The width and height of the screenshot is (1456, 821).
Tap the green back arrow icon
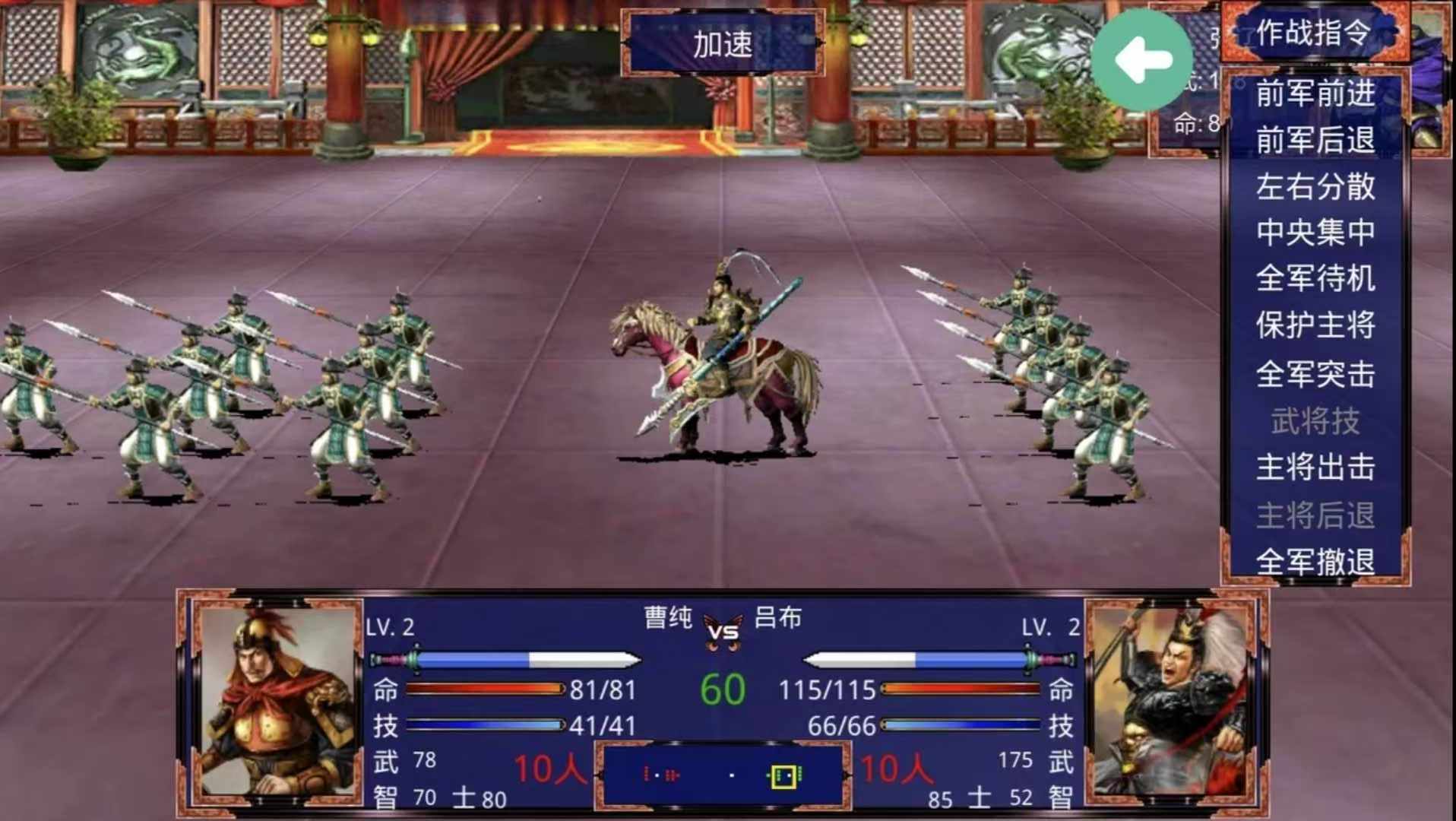pos(1141,58)
